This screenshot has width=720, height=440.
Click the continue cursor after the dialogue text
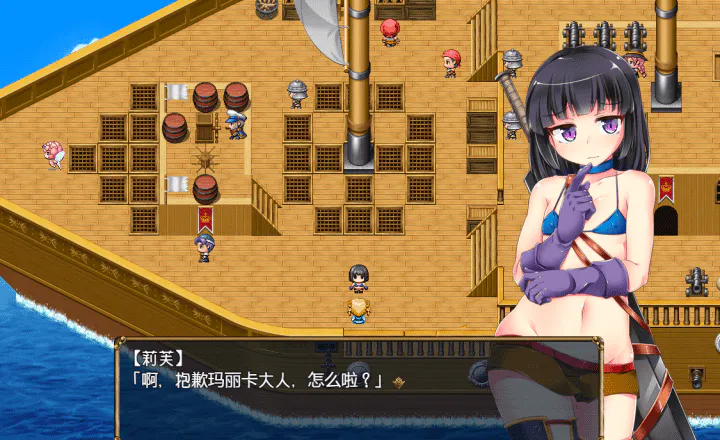pyautogui.click(x=400, y=381)
